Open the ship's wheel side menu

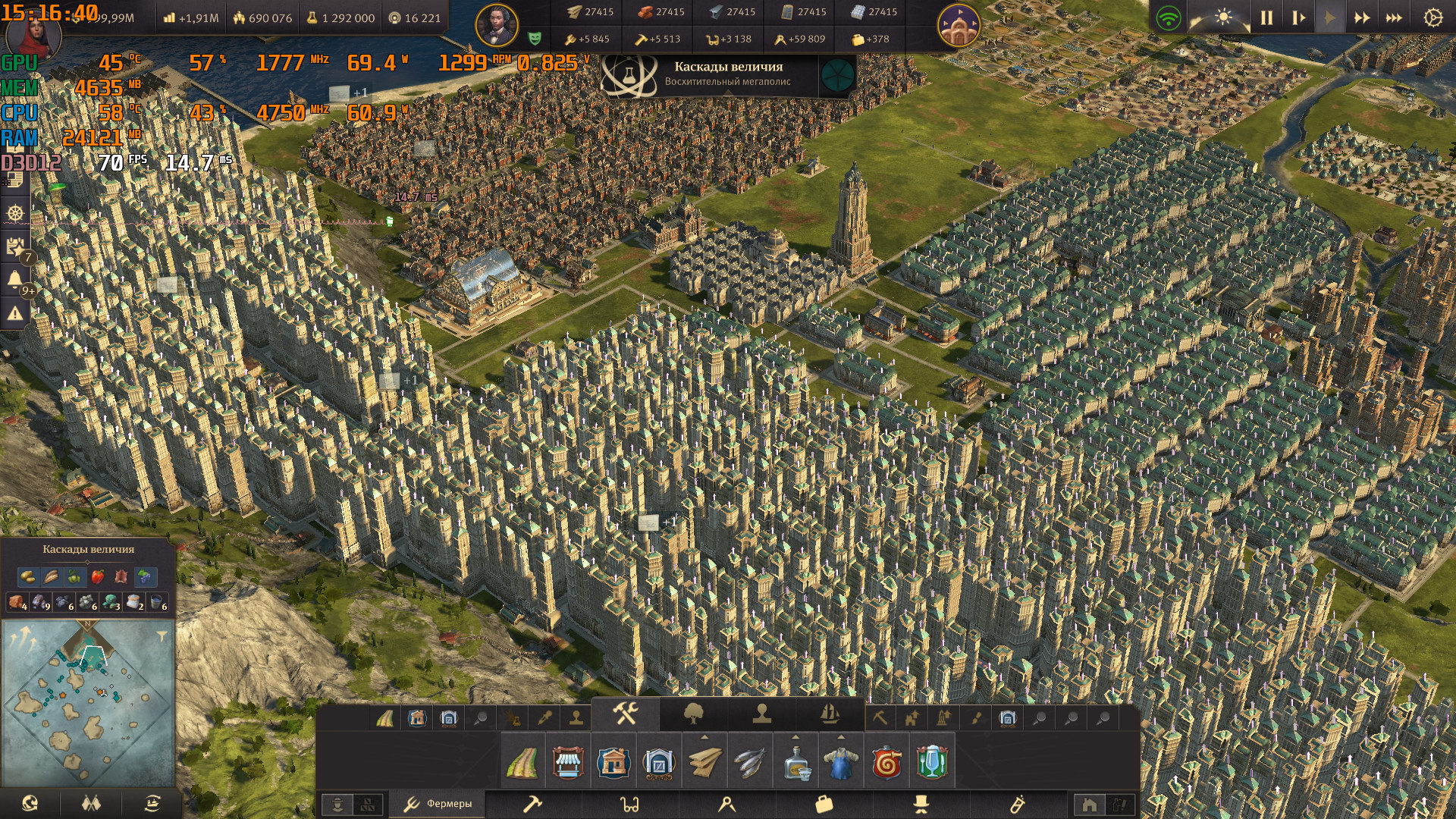pyautogui.click(x=15, y=213)
